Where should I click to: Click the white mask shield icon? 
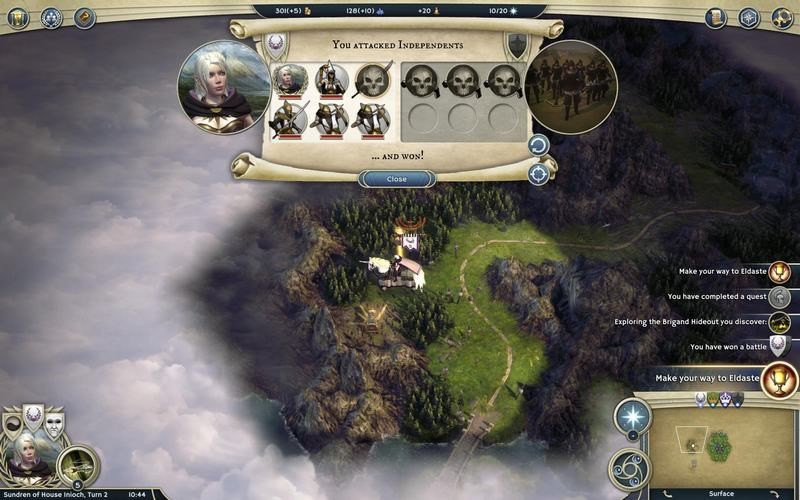point(53,420)
